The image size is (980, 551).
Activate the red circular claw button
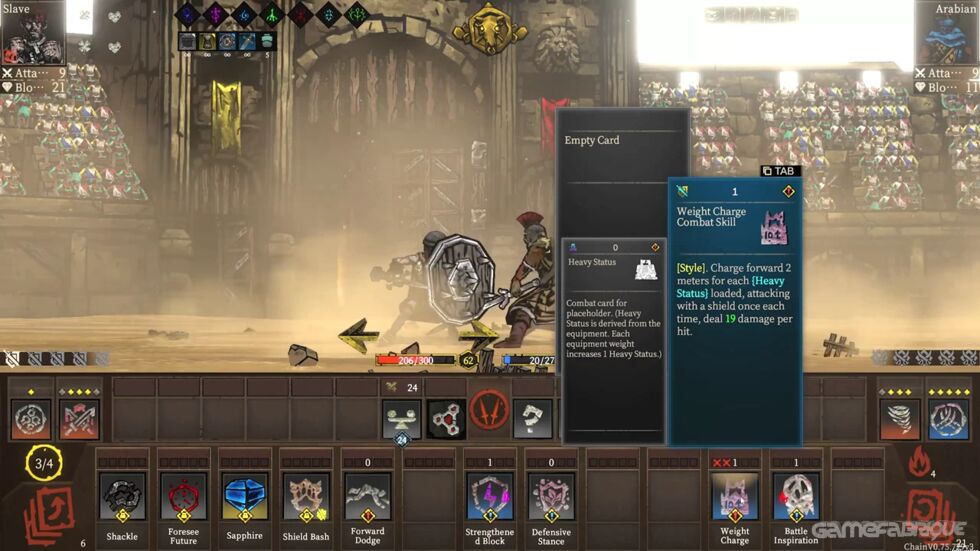coord(490,411)
